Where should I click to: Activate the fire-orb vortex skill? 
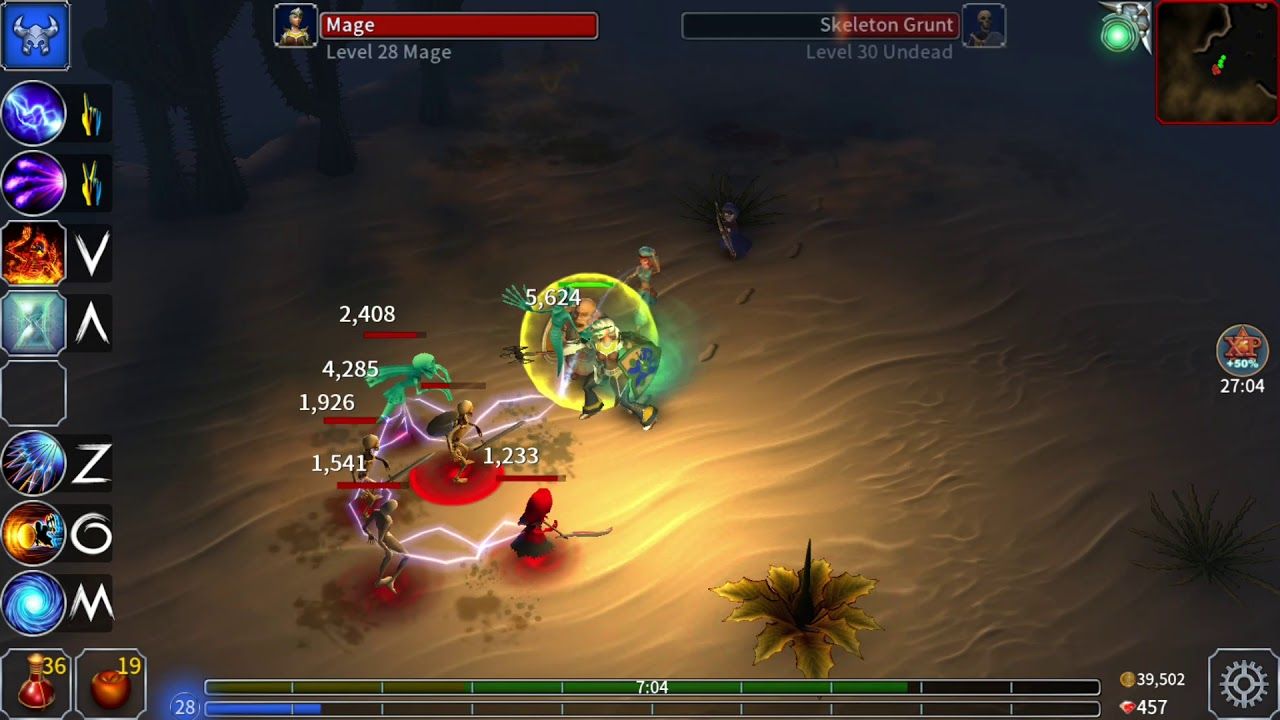36,532
